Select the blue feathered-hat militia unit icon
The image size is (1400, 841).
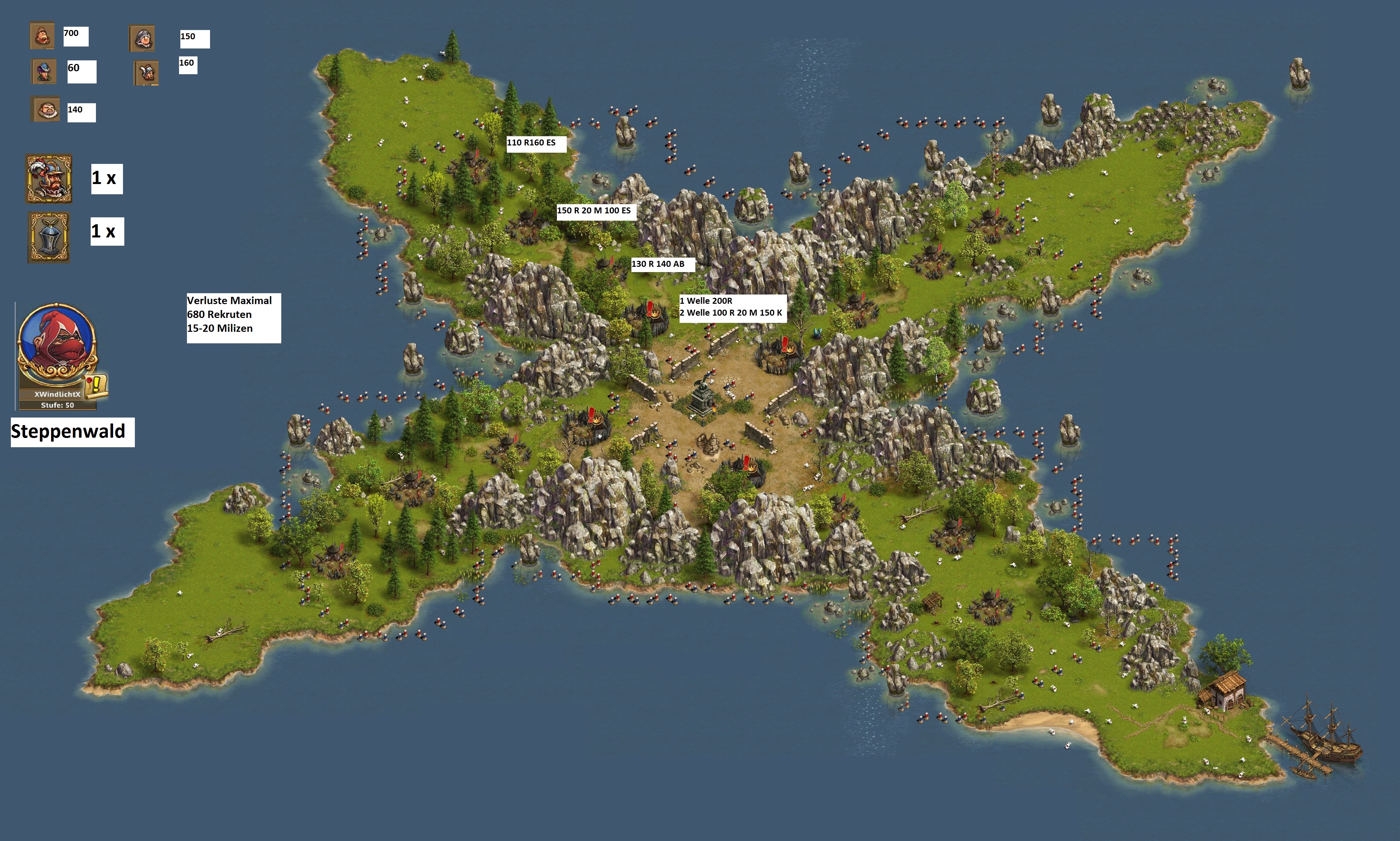click(x=44, y=72)
